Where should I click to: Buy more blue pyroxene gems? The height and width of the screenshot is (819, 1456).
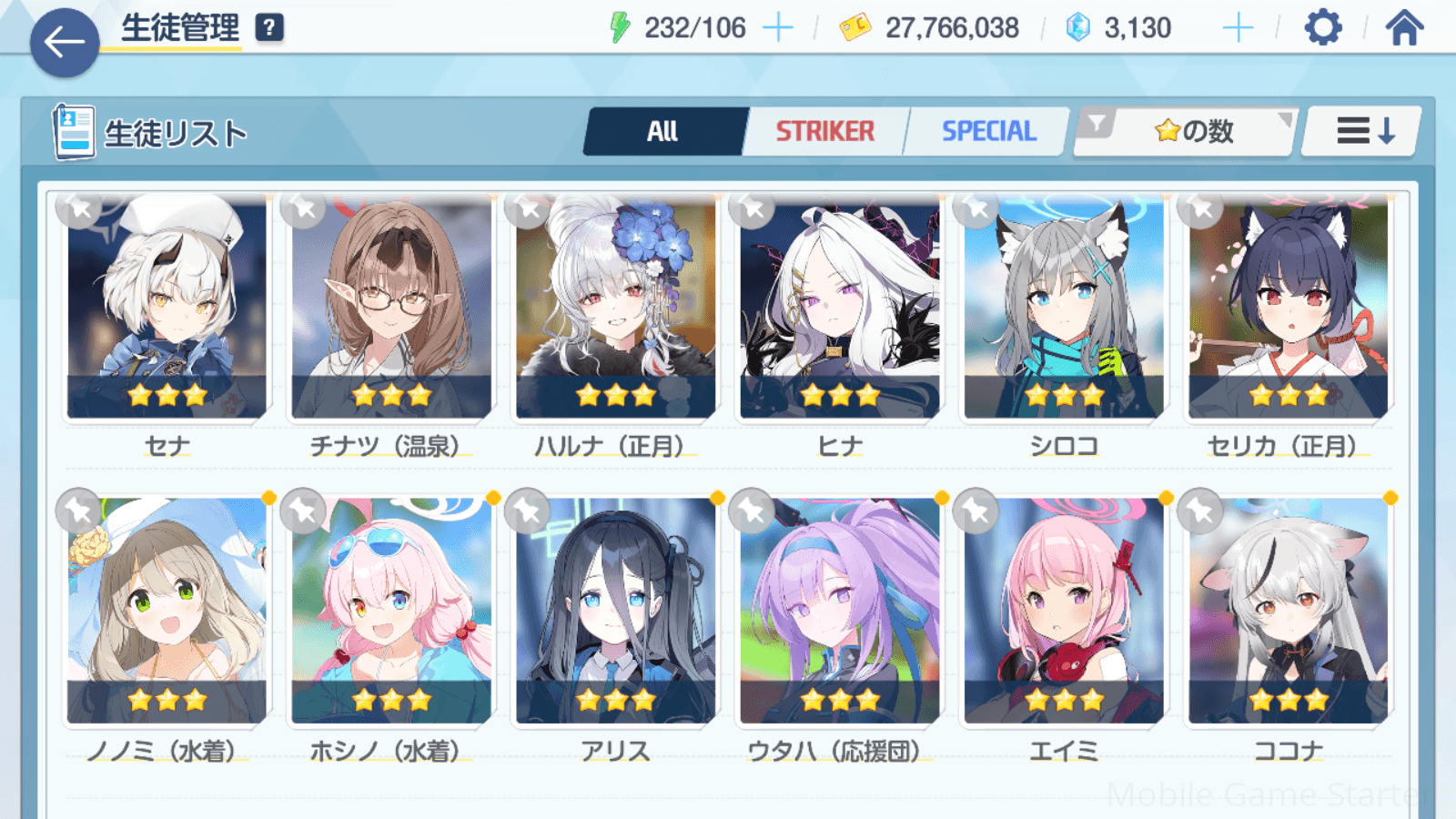click(x=1238, y=28)
